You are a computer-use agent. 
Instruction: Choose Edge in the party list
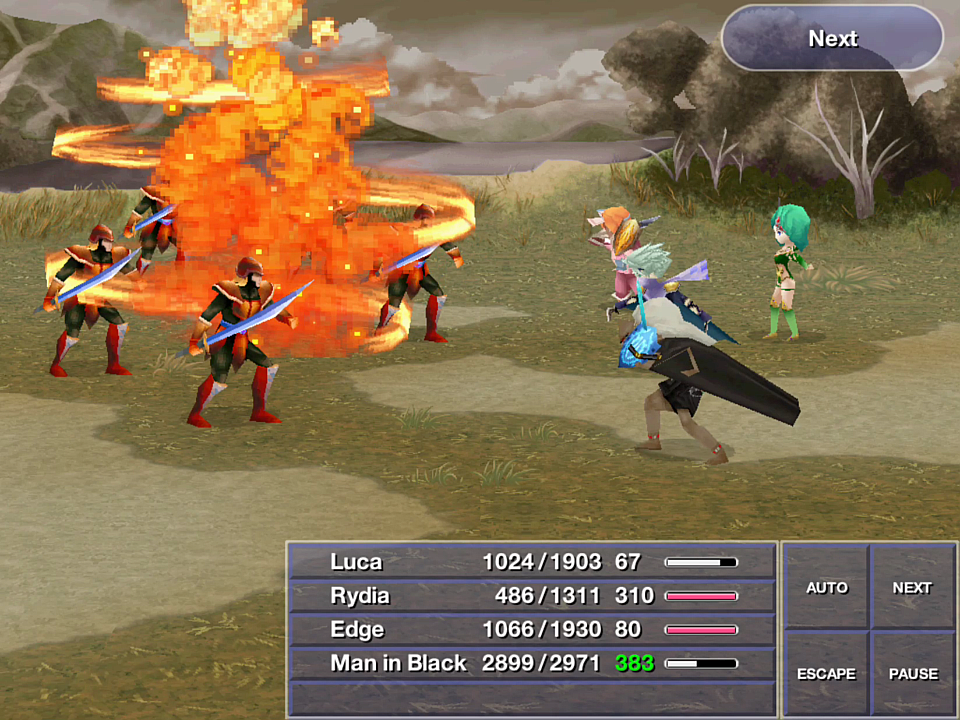[x=532, y=630]
